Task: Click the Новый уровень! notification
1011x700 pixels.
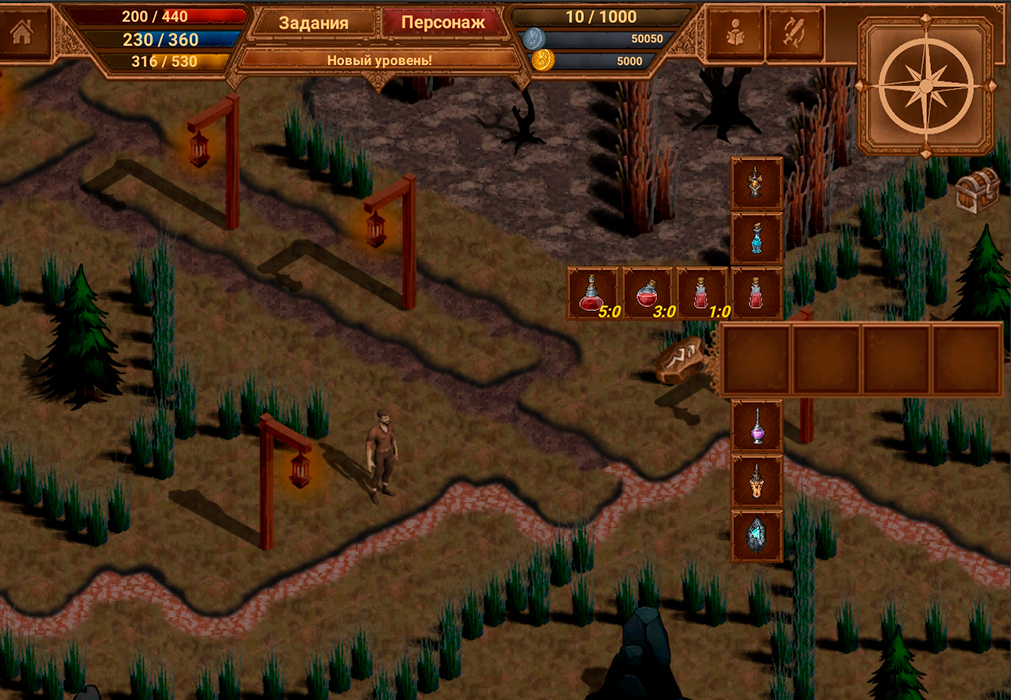Action: (x=379, y=60)
